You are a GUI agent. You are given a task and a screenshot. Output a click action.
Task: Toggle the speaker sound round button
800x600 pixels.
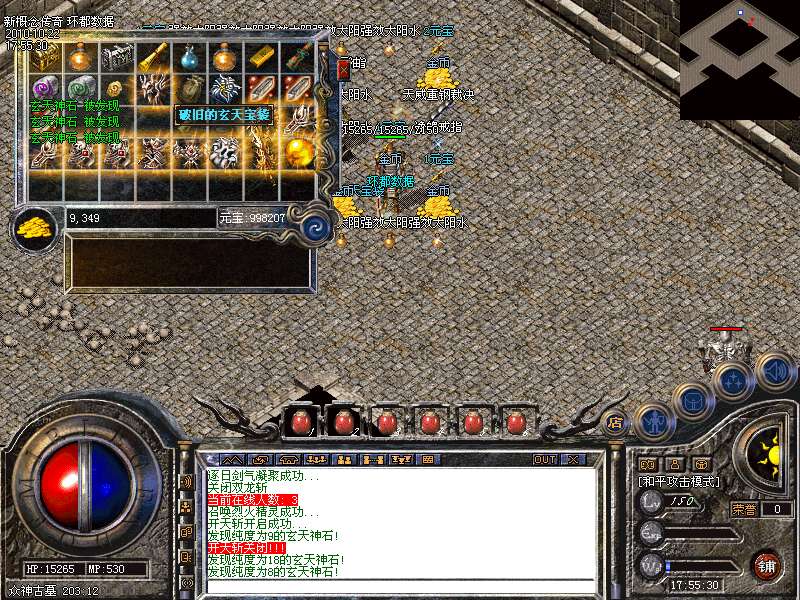775,371
